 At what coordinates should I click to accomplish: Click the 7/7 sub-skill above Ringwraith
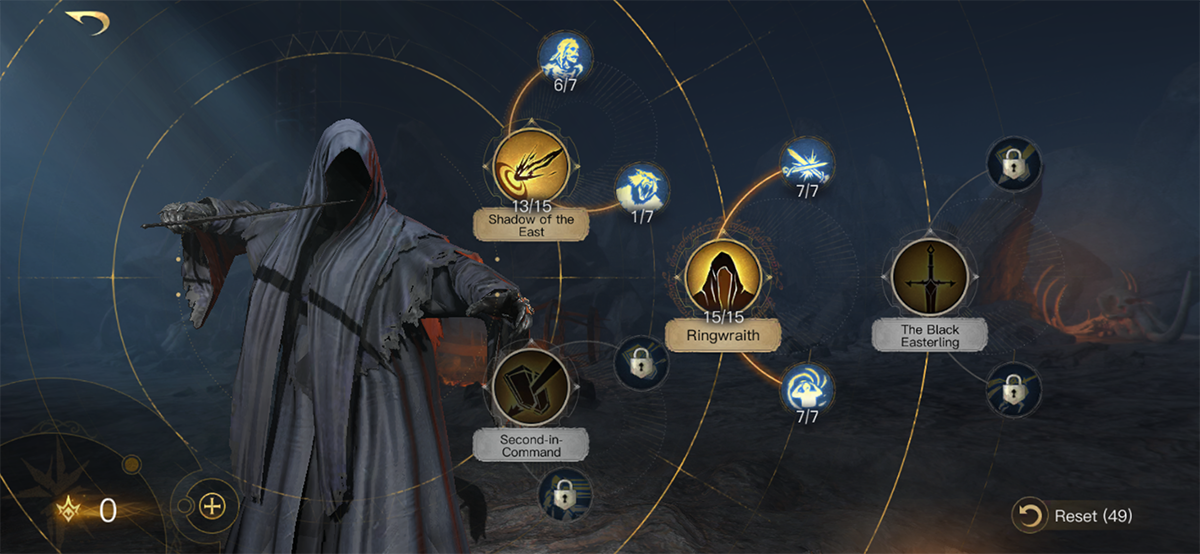tap(807, 164)
